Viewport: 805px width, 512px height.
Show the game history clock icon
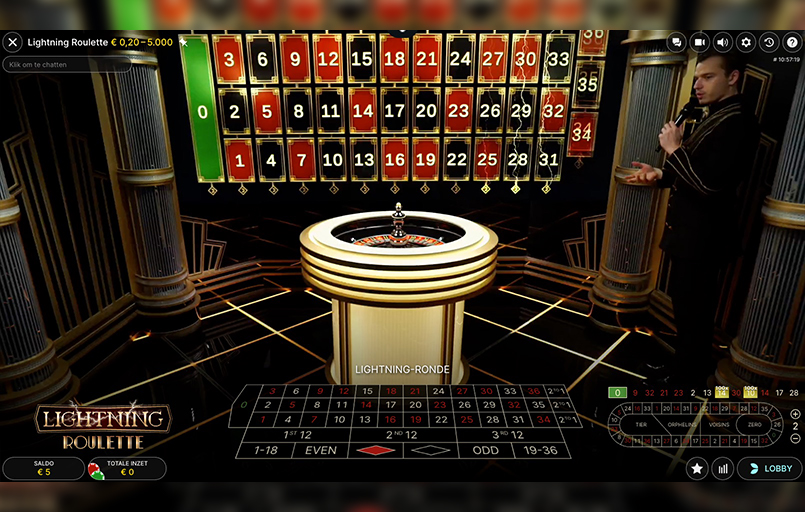(x=769, y=42)
